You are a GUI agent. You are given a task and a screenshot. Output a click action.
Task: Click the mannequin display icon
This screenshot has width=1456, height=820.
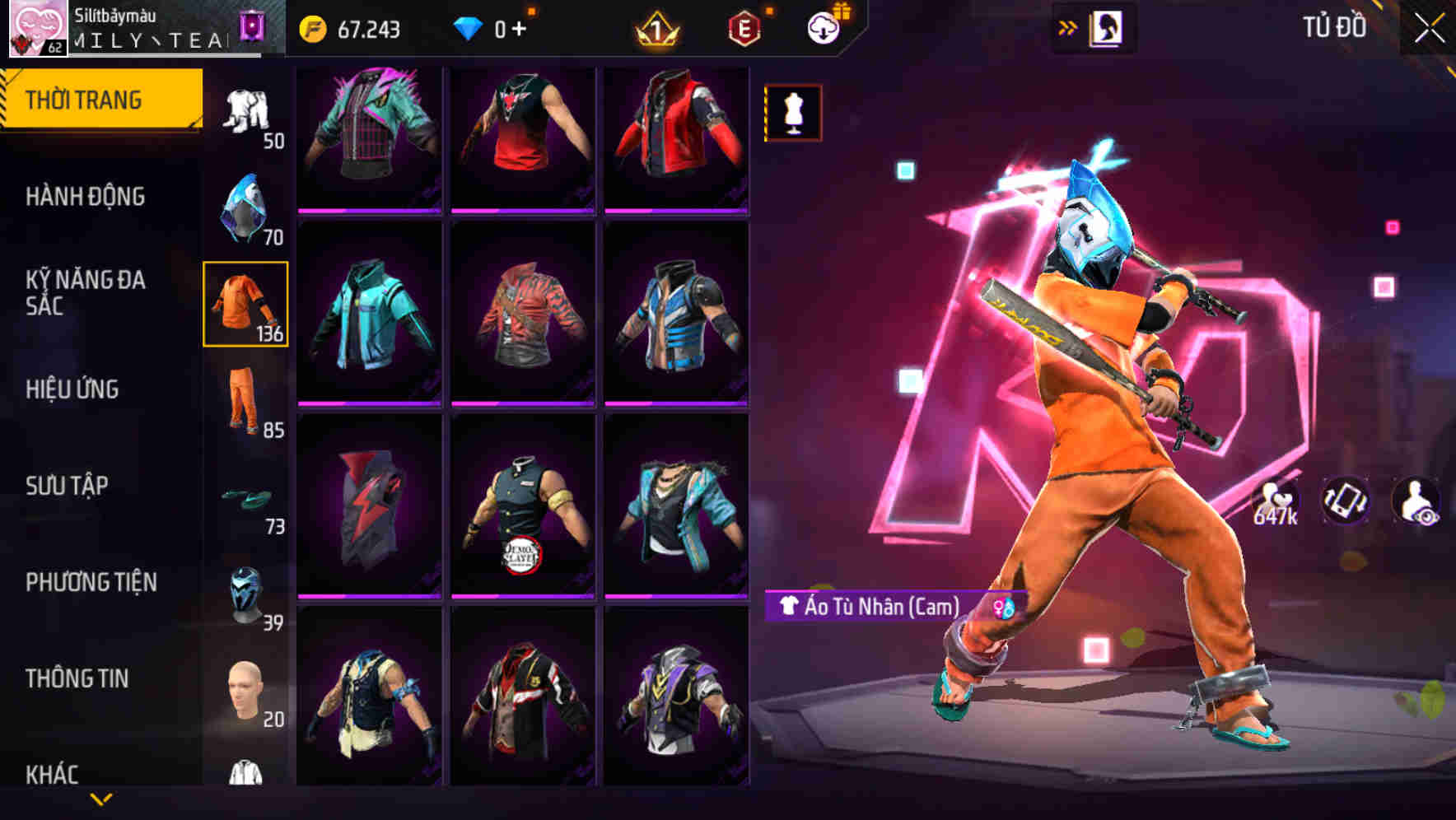(x=793, y=113)
